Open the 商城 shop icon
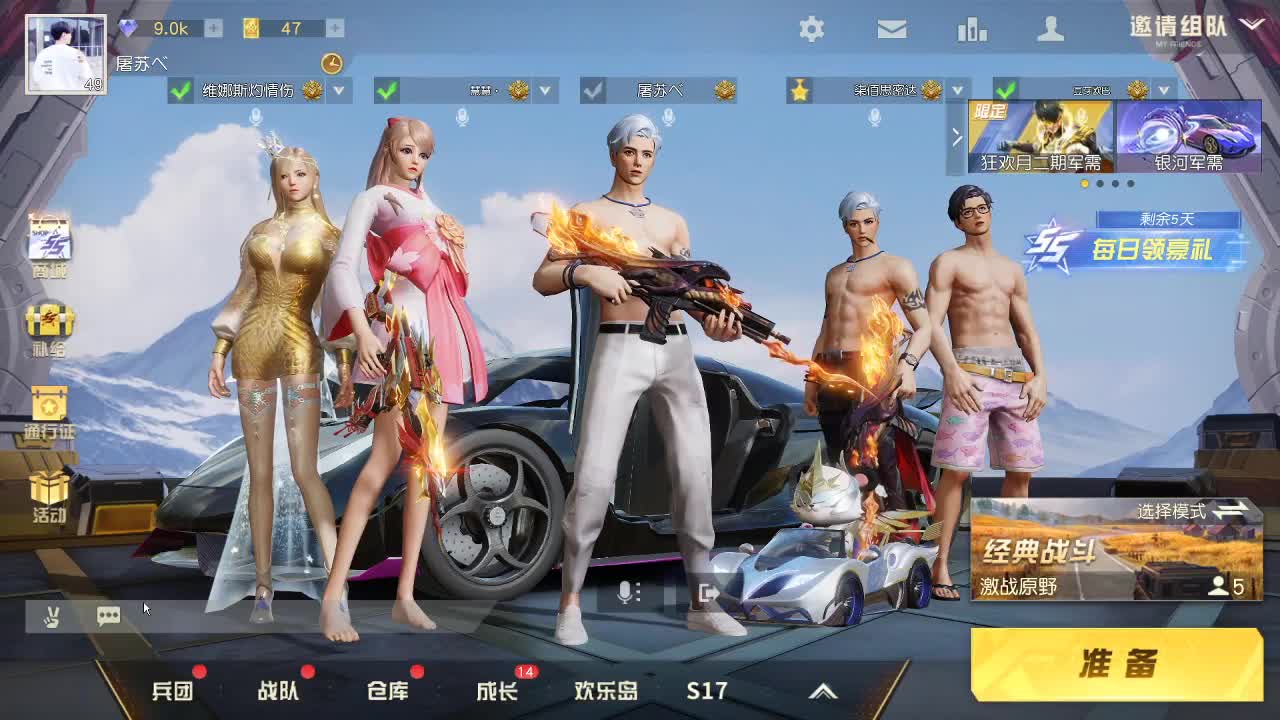This screenshot has height=720, width=1280. (49, 240)
